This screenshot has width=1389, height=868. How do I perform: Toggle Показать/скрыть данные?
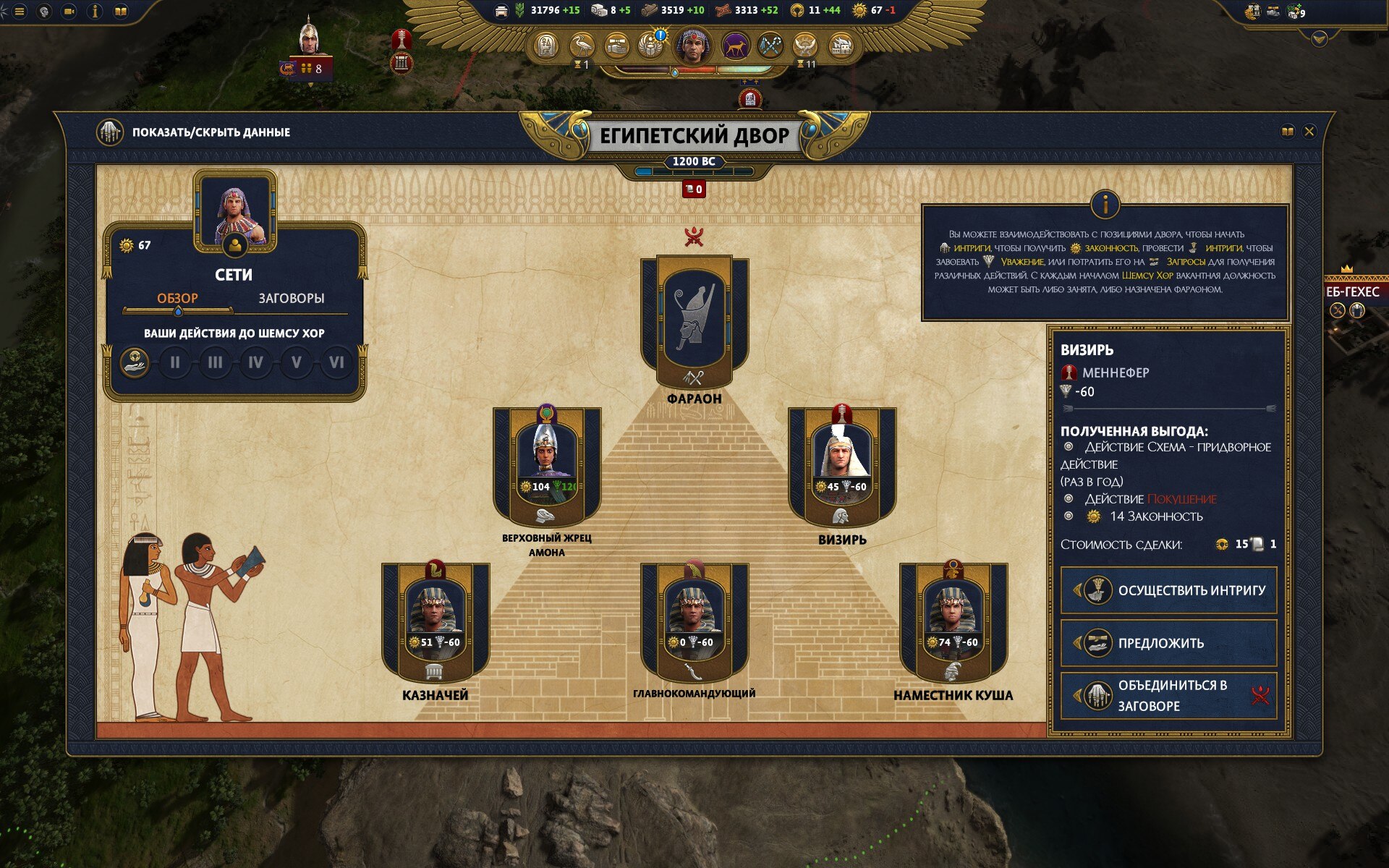[x=110, y=132]
